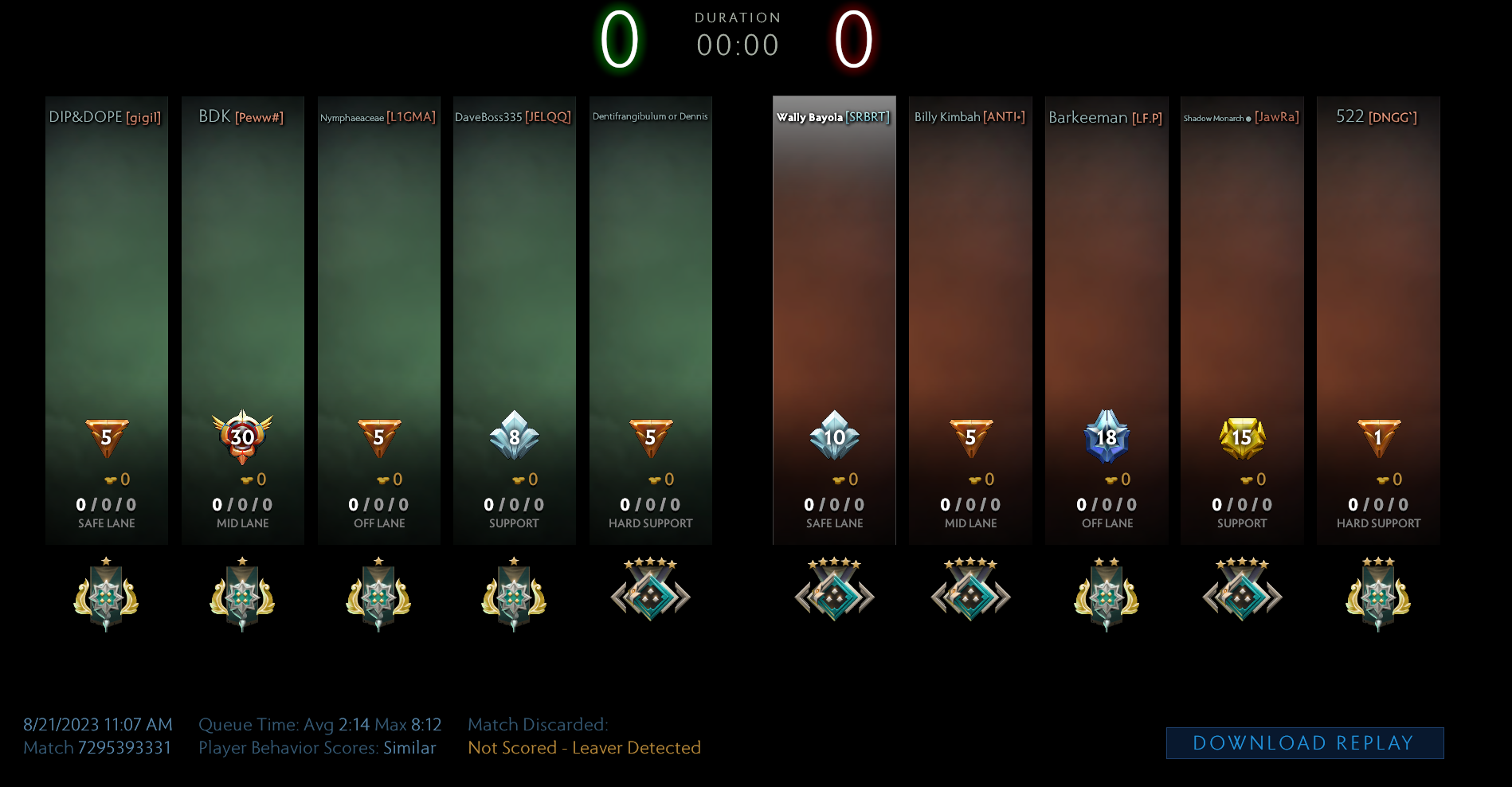Click Billy Kimbah's rank emblem
This screenshot has height=787, width=1512.
[969, 596]
